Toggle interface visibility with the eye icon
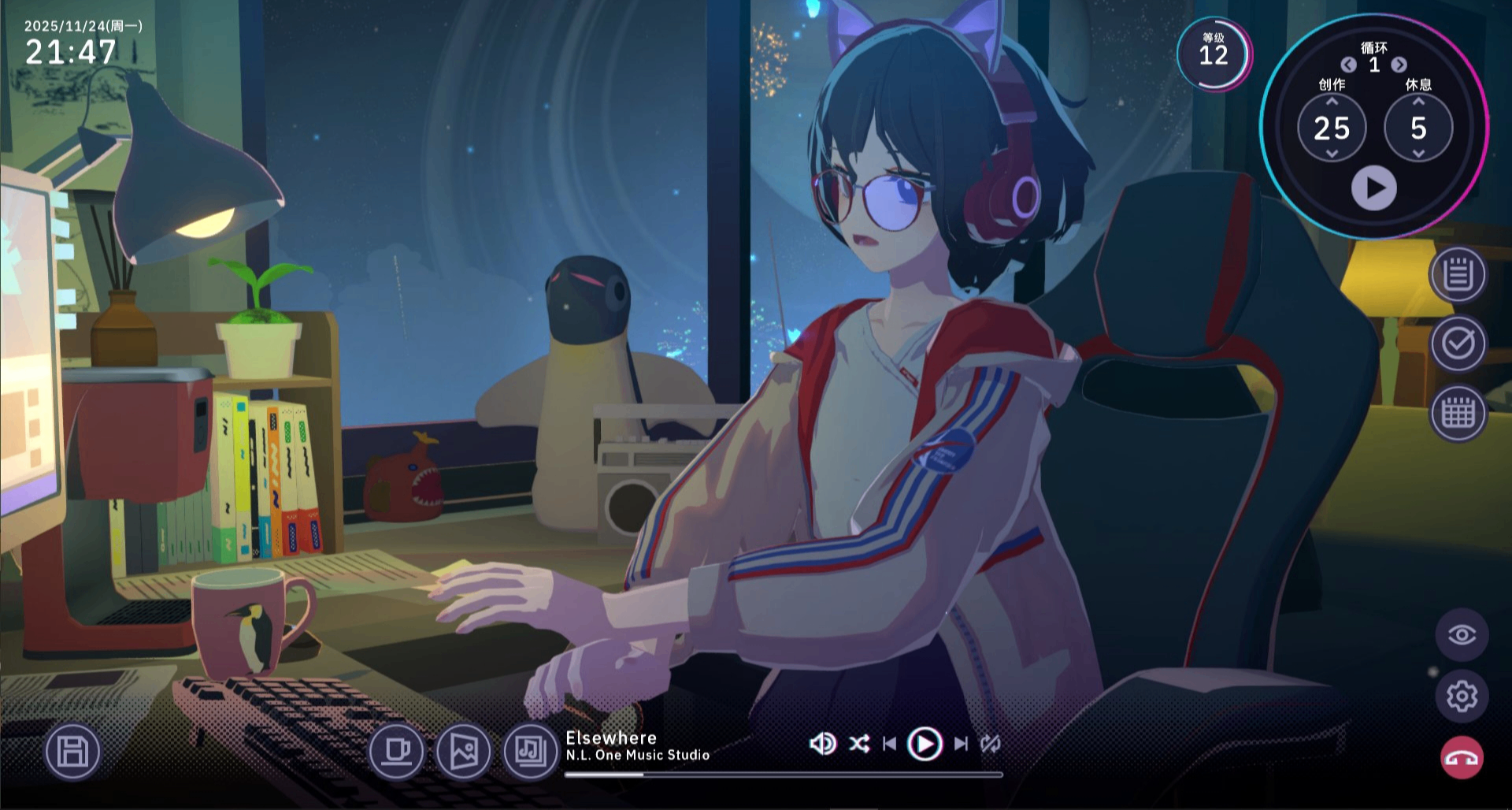 (x=1462, y=635)
